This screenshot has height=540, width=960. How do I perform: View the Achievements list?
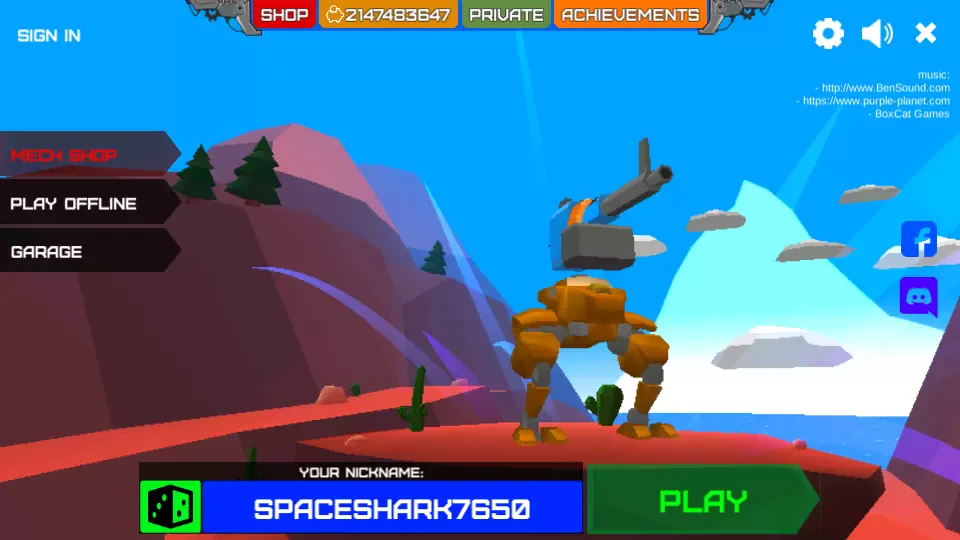coord(630,15)
